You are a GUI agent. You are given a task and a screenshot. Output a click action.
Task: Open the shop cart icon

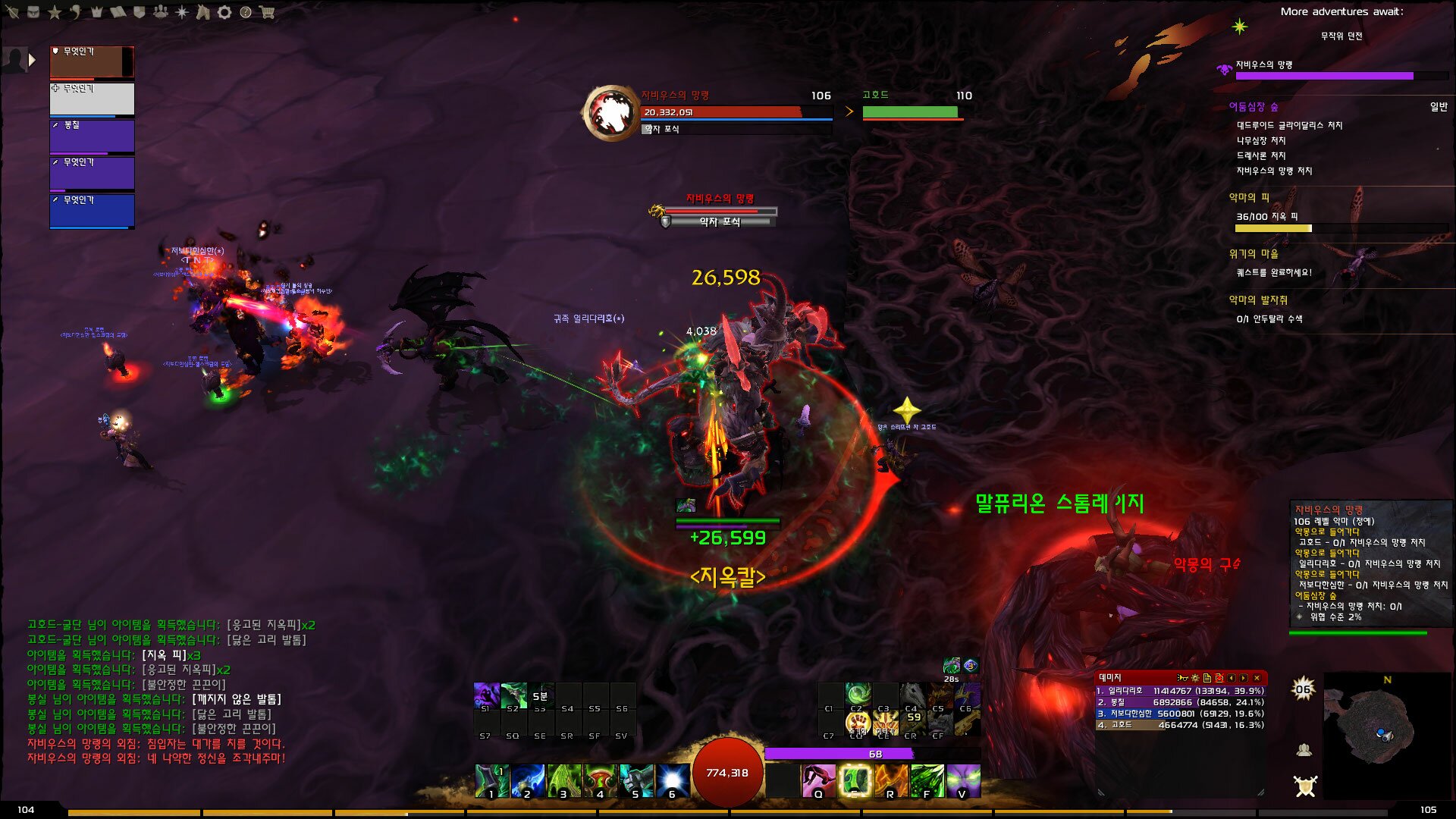[x=267, y=12]
